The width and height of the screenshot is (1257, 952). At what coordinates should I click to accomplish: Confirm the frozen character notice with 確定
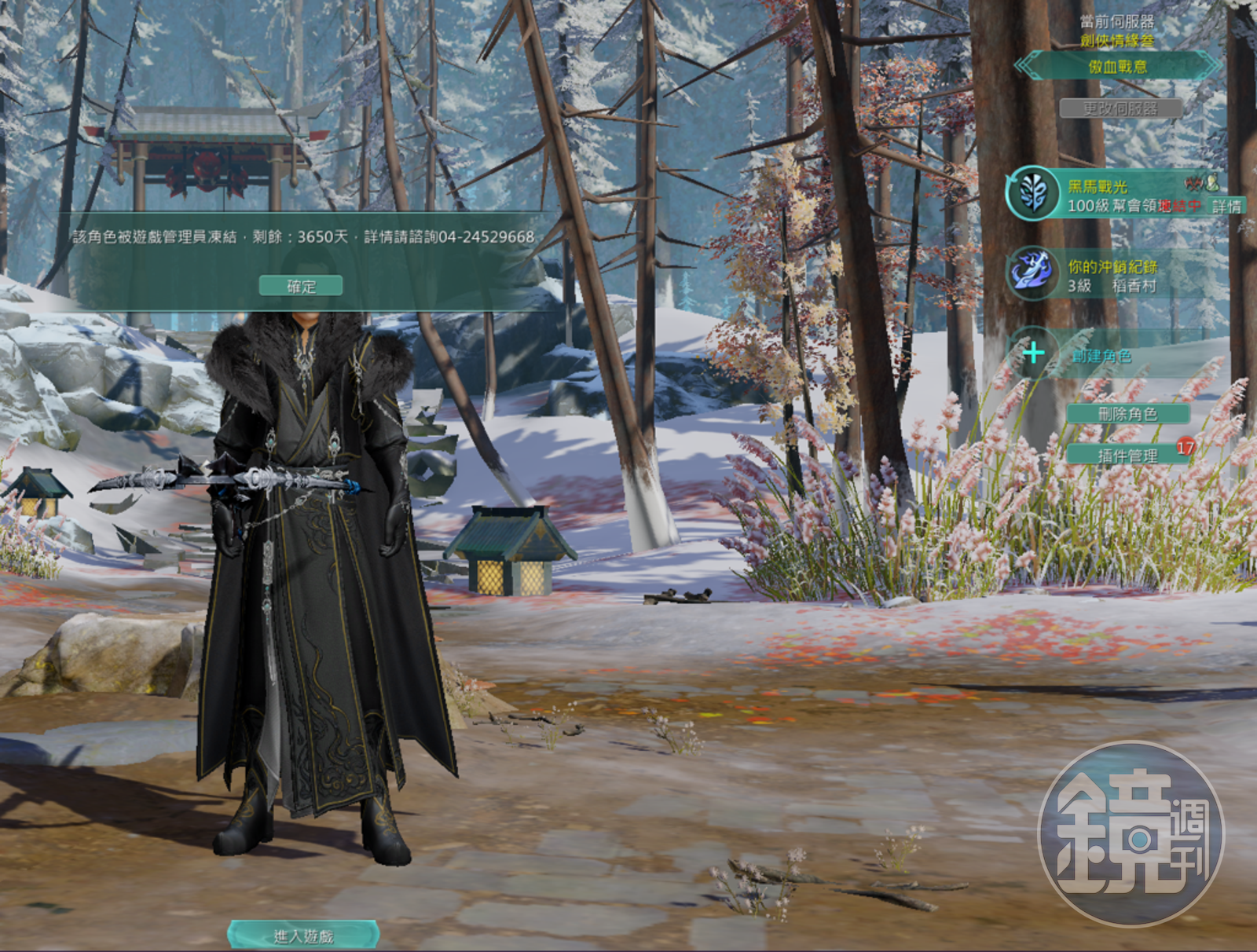click(x=301, y=286)
